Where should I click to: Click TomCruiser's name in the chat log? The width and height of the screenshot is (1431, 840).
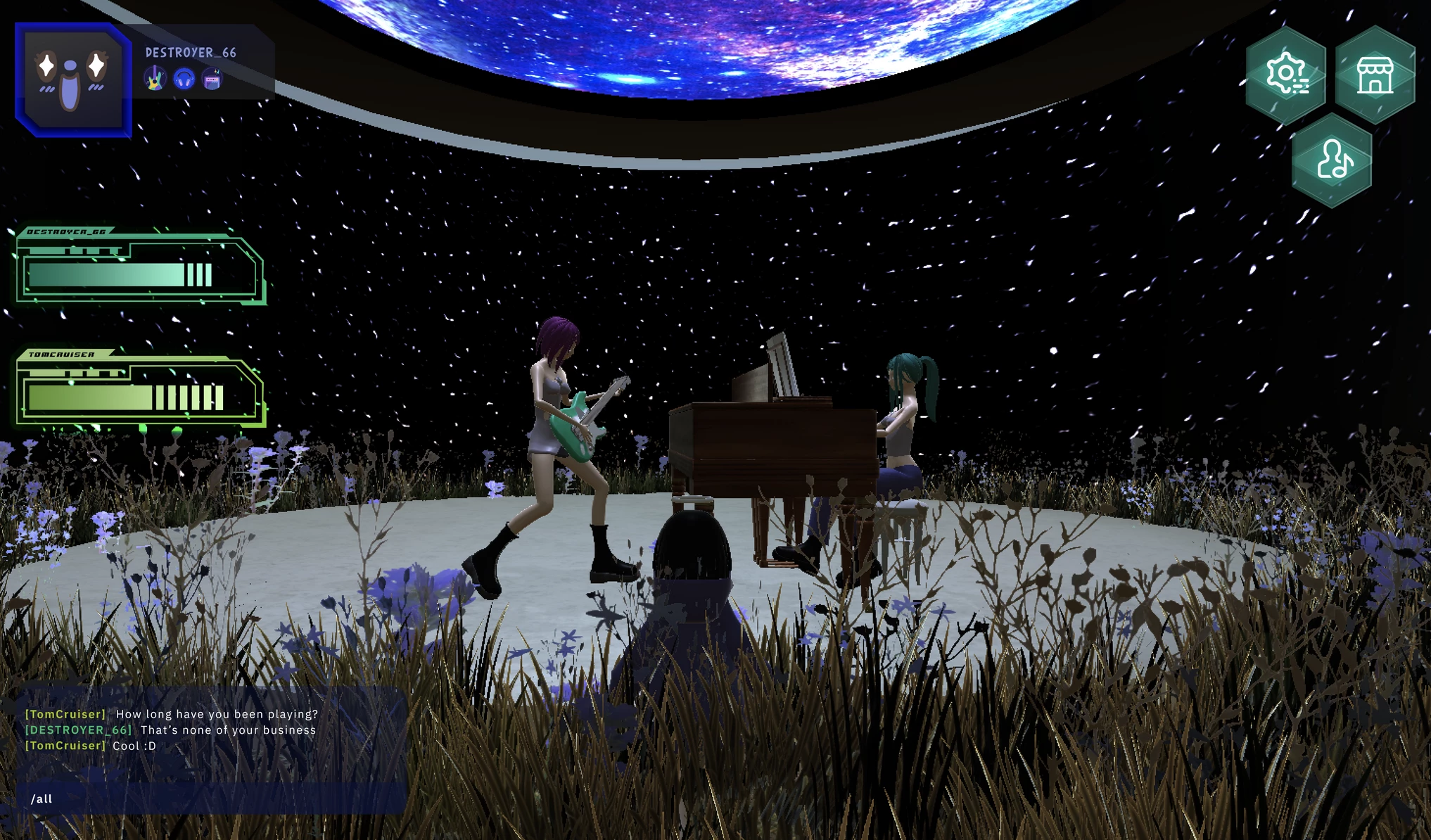point(66,713)
